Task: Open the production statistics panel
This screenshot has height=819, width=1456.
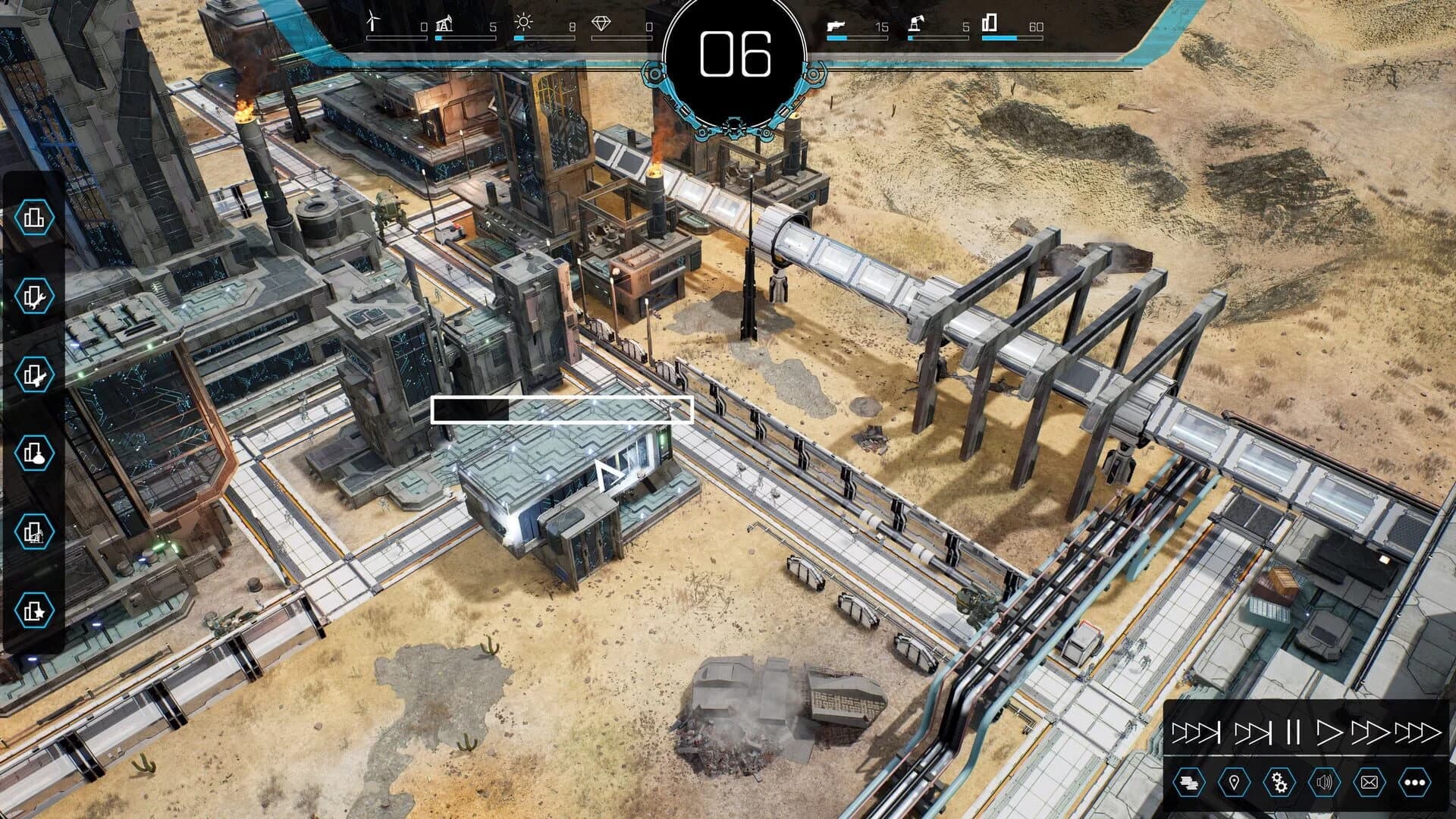Action: pos(1190,782)
